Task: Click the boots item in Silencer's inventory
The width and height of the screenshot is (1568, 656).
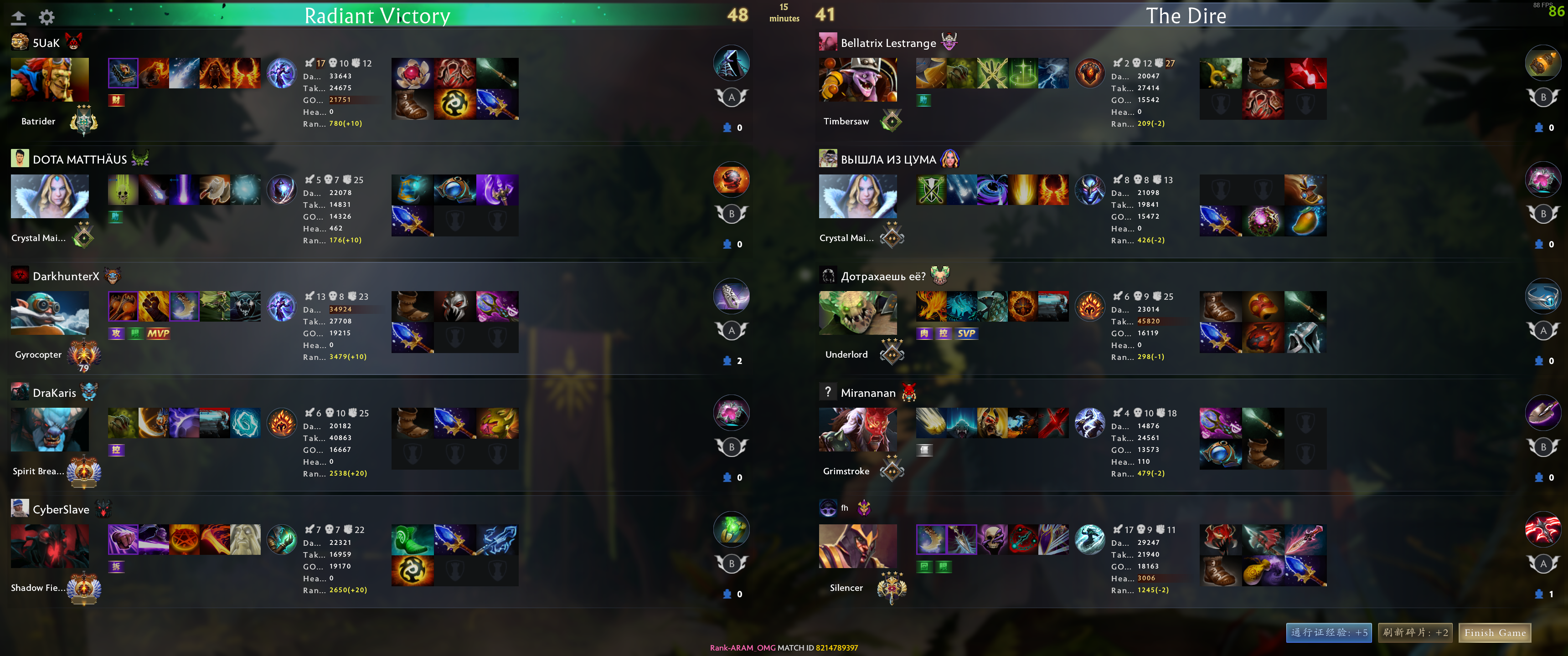Action: click(1222, 571)
